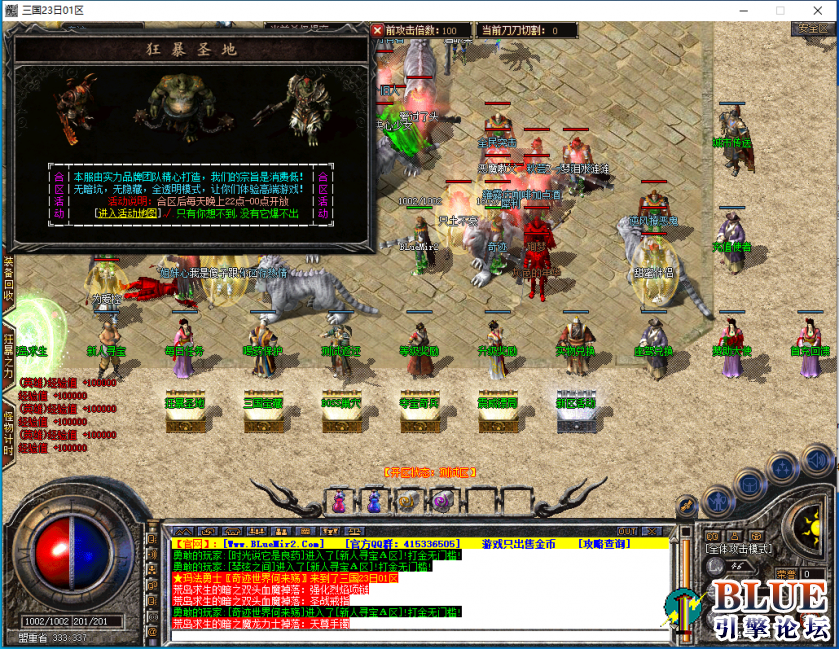The width and height of the screenshot is (839, 649).
Task: Close the 狂暴圣地 dialog with the red X
Action: 377,30
